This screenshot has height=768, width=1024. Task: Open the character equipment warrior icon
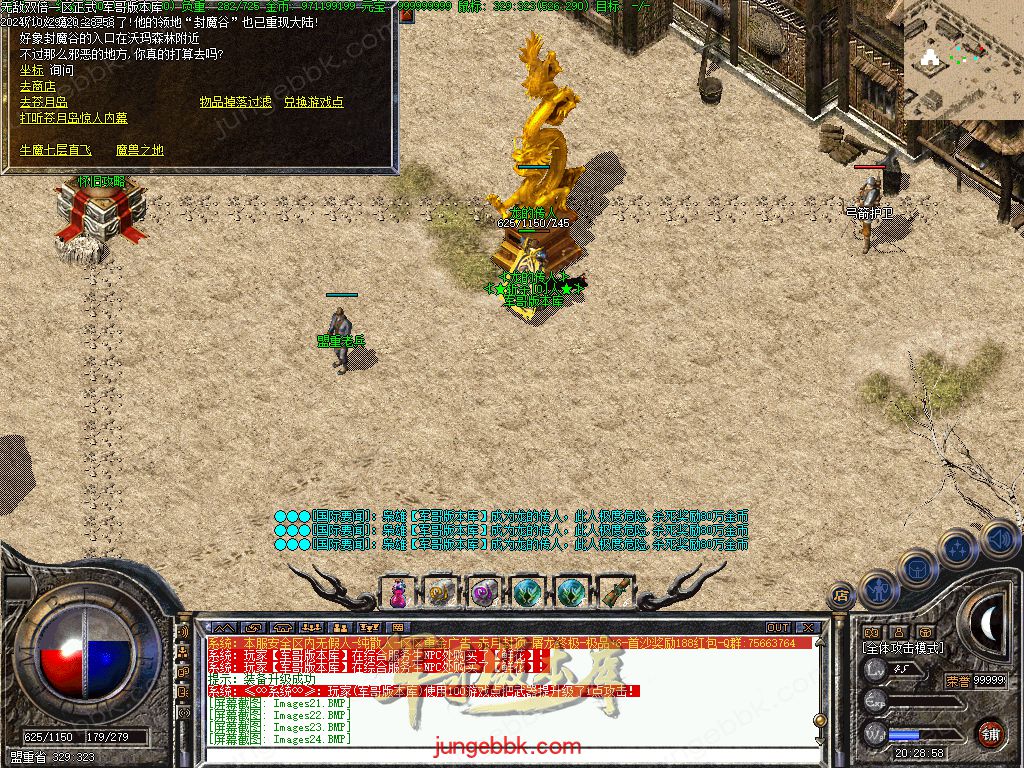coord(877,589)
